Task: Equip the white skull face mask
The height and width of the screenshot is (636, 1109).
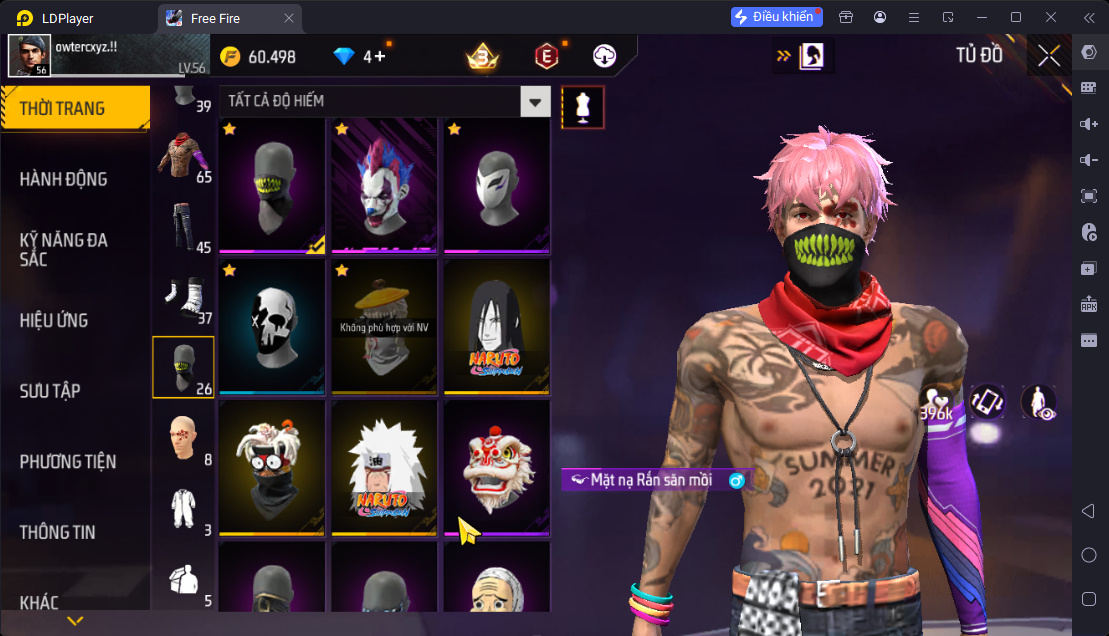Action: 272,326
